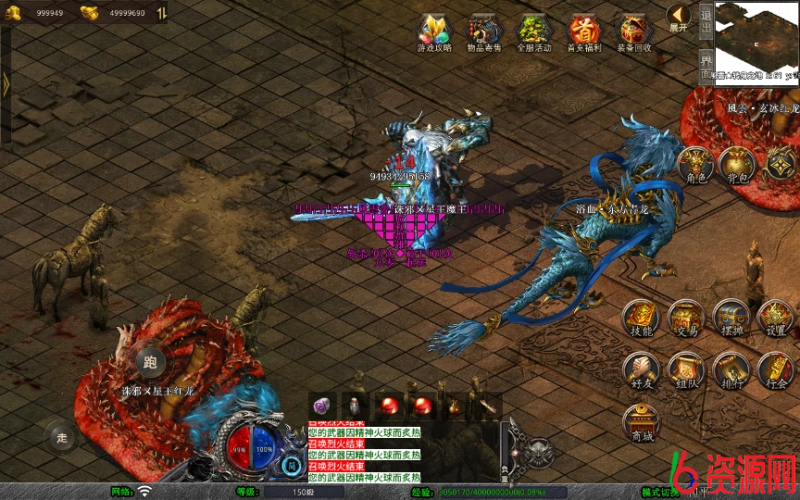Open the 好友 friends list
The width and height of the screenshot is (800, 500).
click(x=641, y=368)
